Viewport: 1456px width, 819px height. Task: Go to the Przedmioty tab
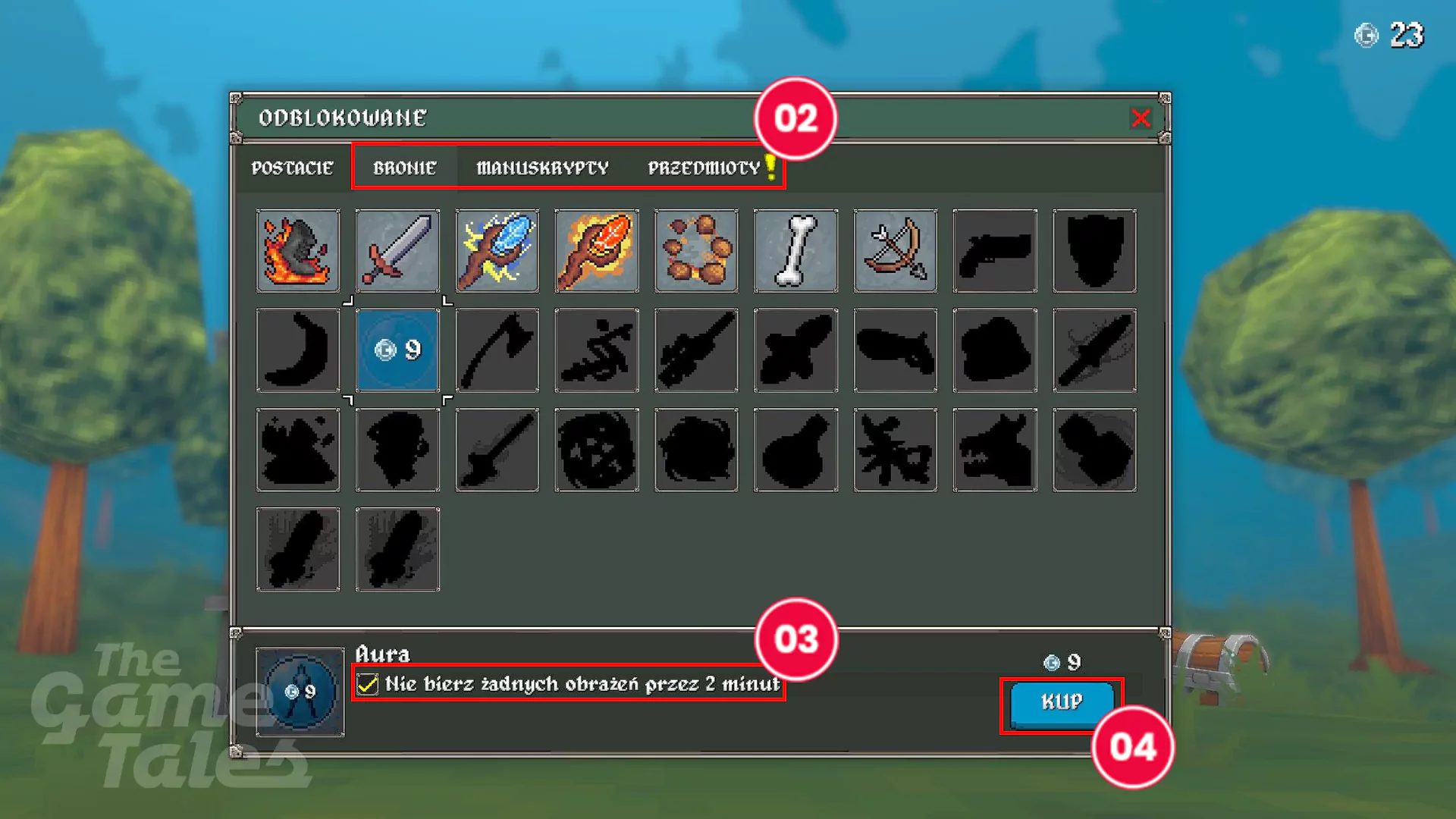click(704, 168)
